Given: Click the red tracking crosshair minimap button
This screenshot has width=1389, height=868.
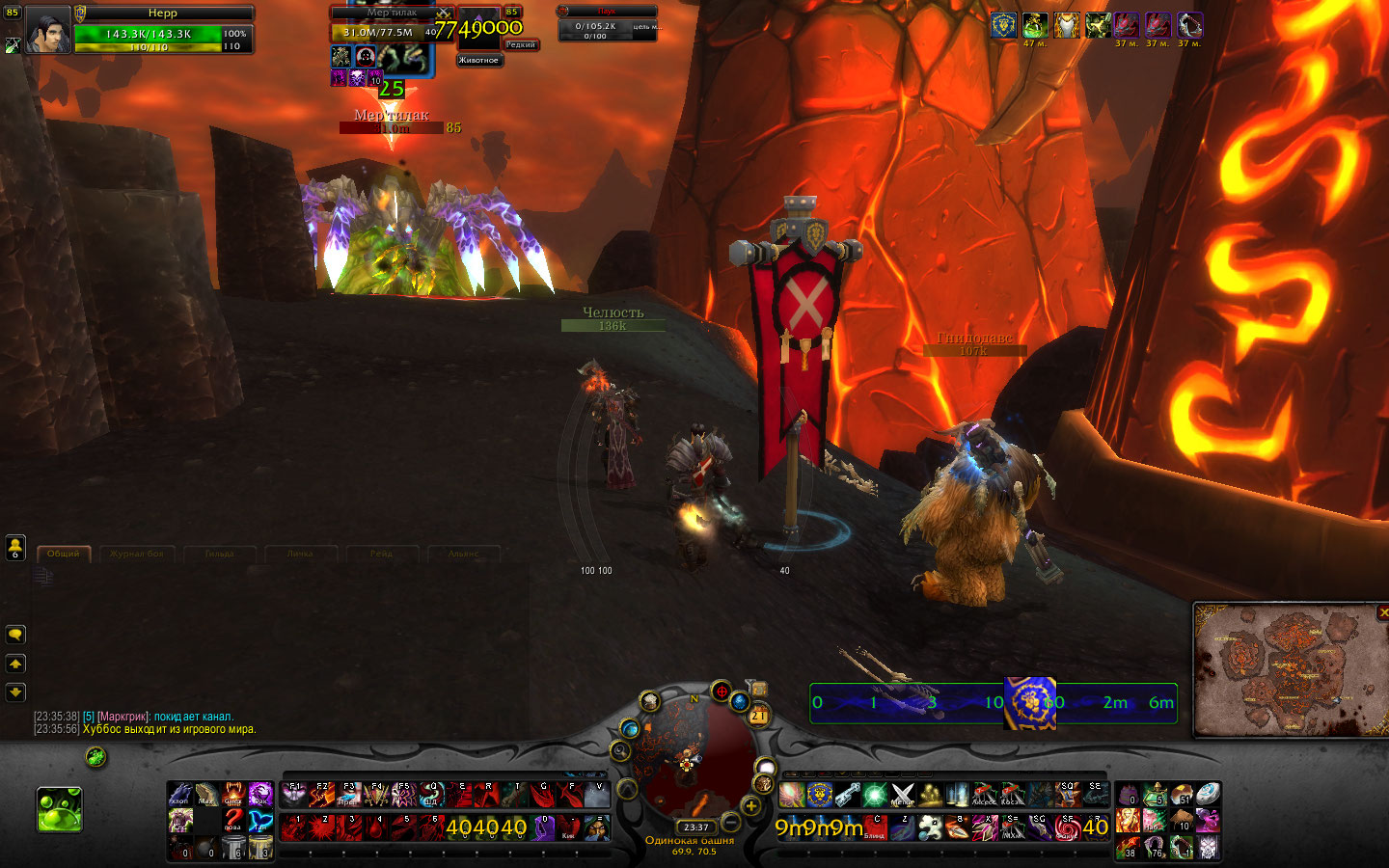Looking at the screenshot, I should tap(721, 691).
